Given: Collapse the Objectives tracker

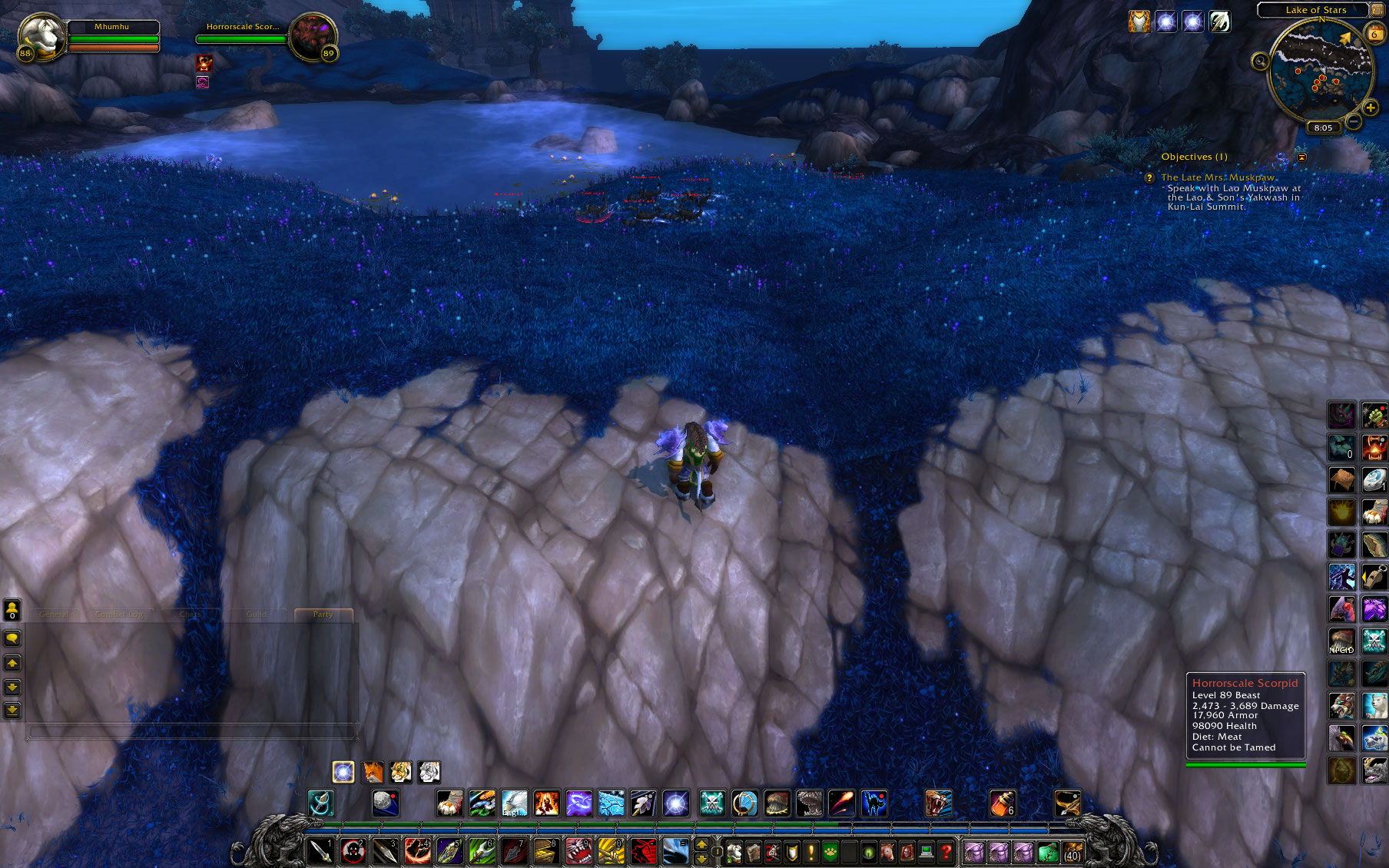Looking at the screenshot, I should (1302, 157).
